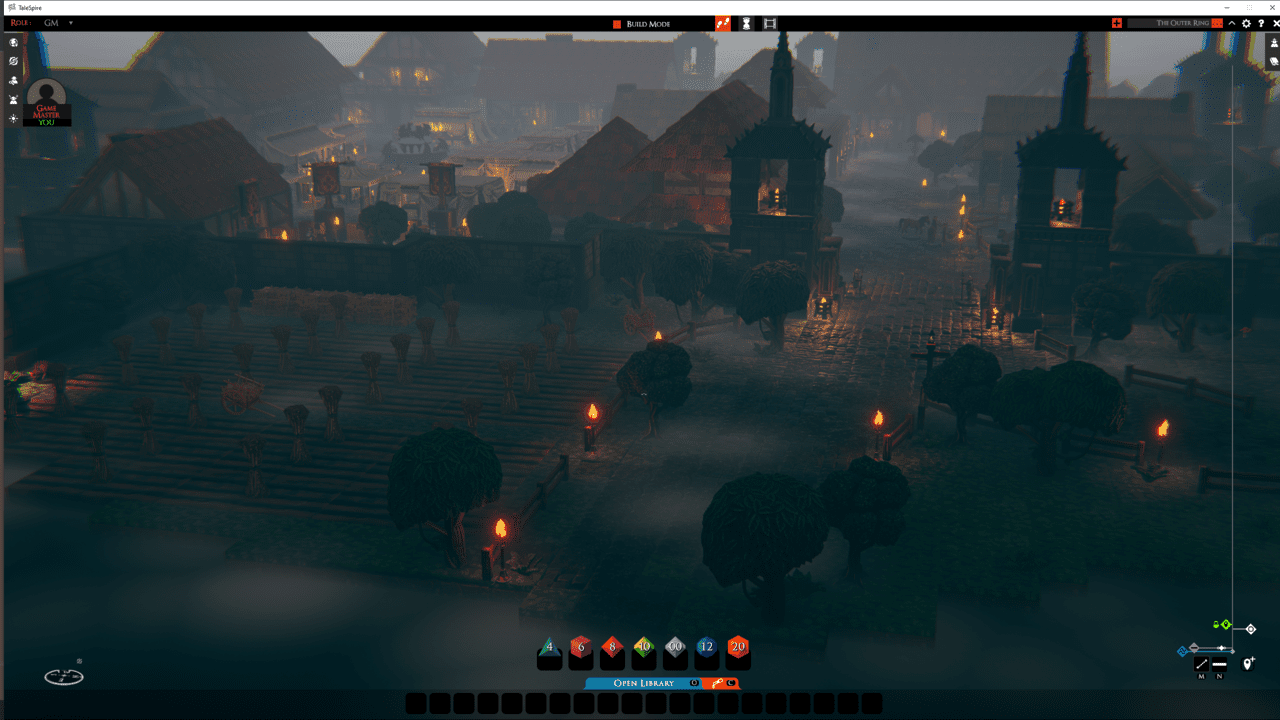This screenshot has height=720, width=1280.
Task: Roll the red d8 die
Action: (x=612, y=650)
